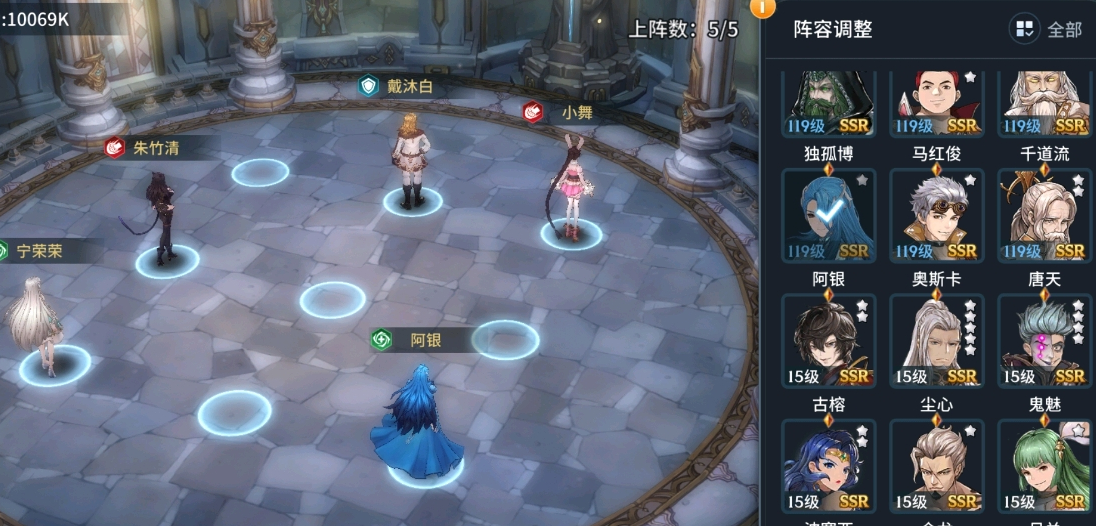This screenshot has width=1096, height=526.
Task: Choose the 鬼魅 hero portrait
Action: tap(1044, 340)
